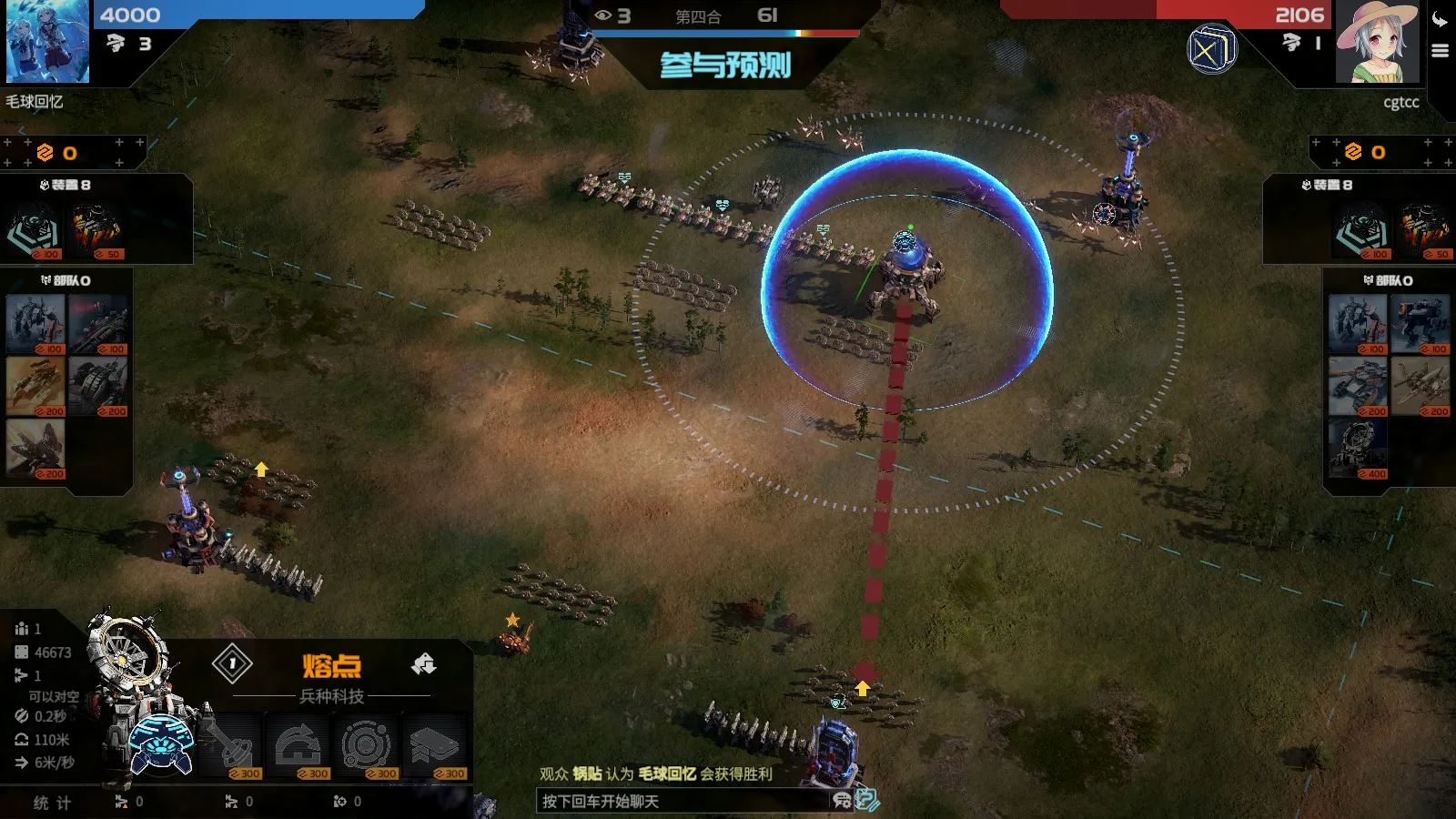The image size is (1456, 819).
Task: Choose 毛球回忆's 100-cost red laser sniper unit
Action: [x=98, y=325]
